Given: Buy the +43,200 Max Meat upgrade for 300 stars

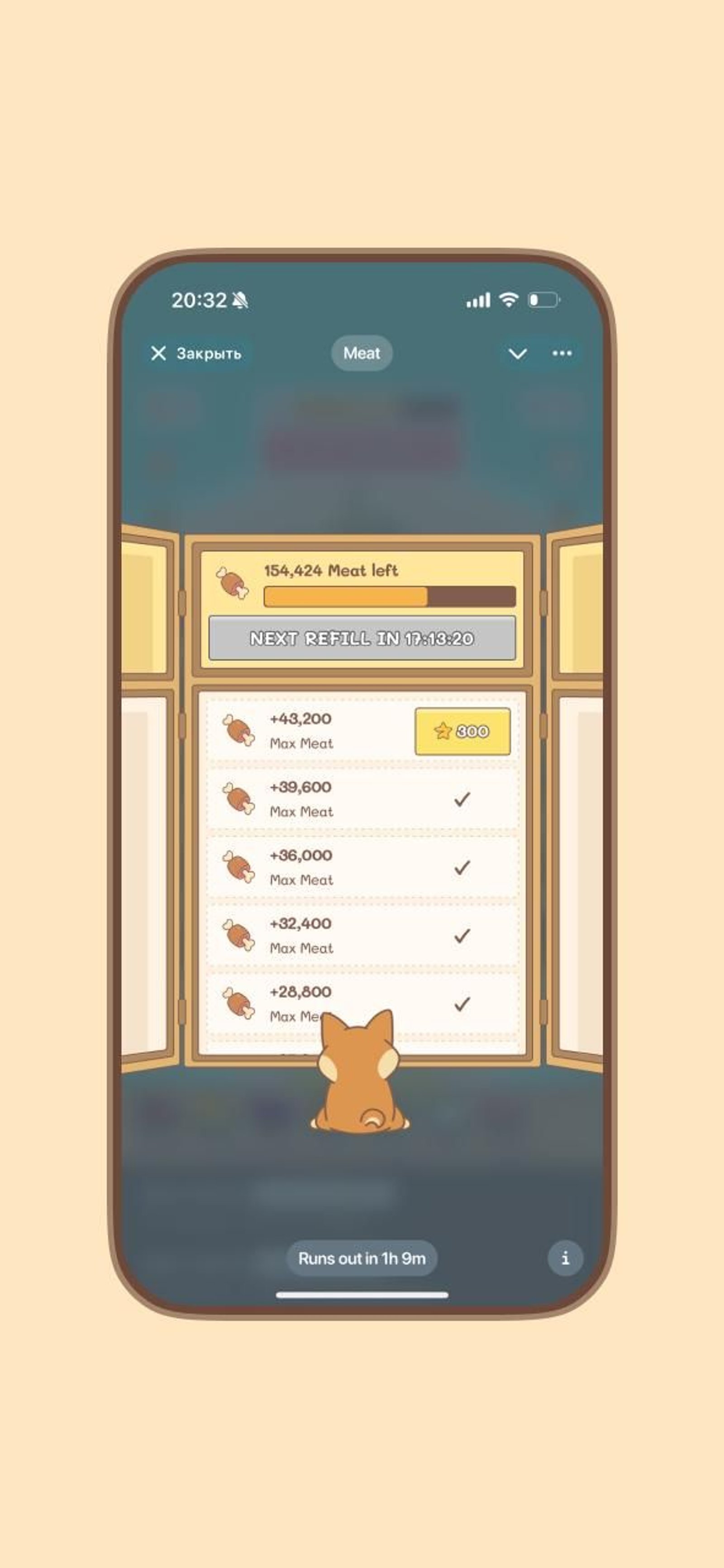Looking at the screenshot, I should 463,730.
